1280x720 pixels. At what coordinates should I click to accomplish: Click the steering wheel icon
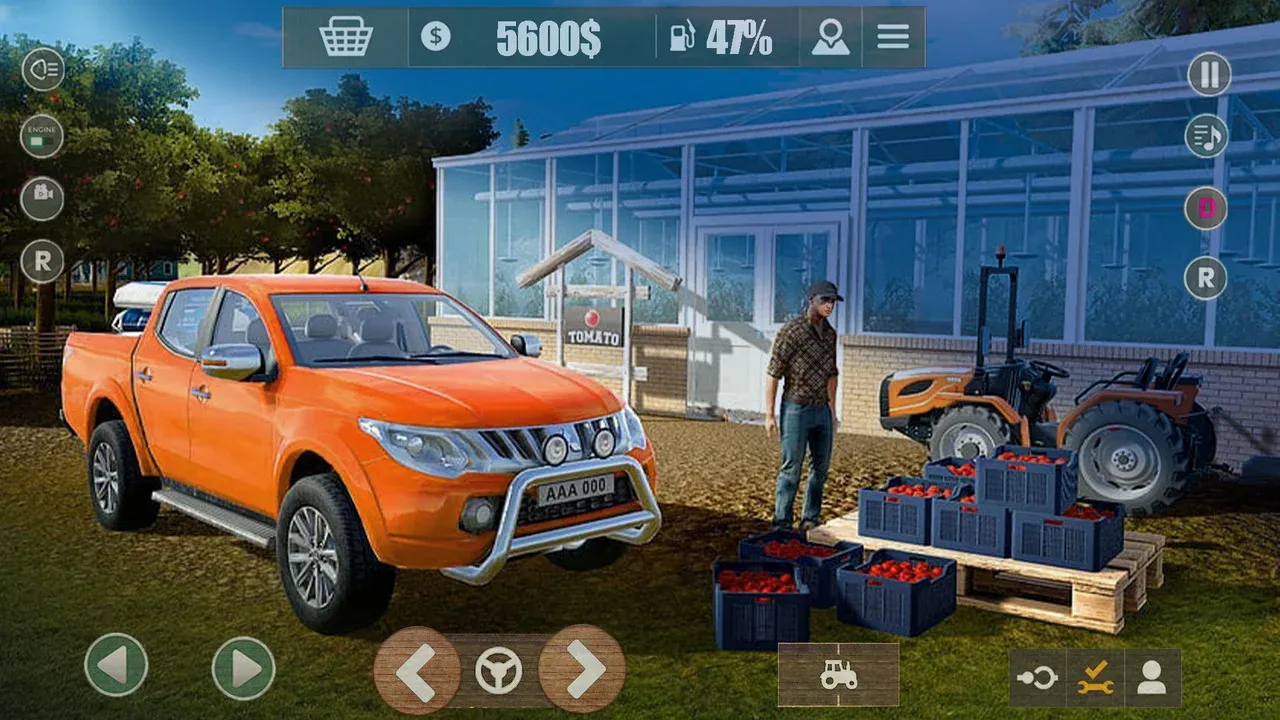pyautogui.click(x=498, y=670)
